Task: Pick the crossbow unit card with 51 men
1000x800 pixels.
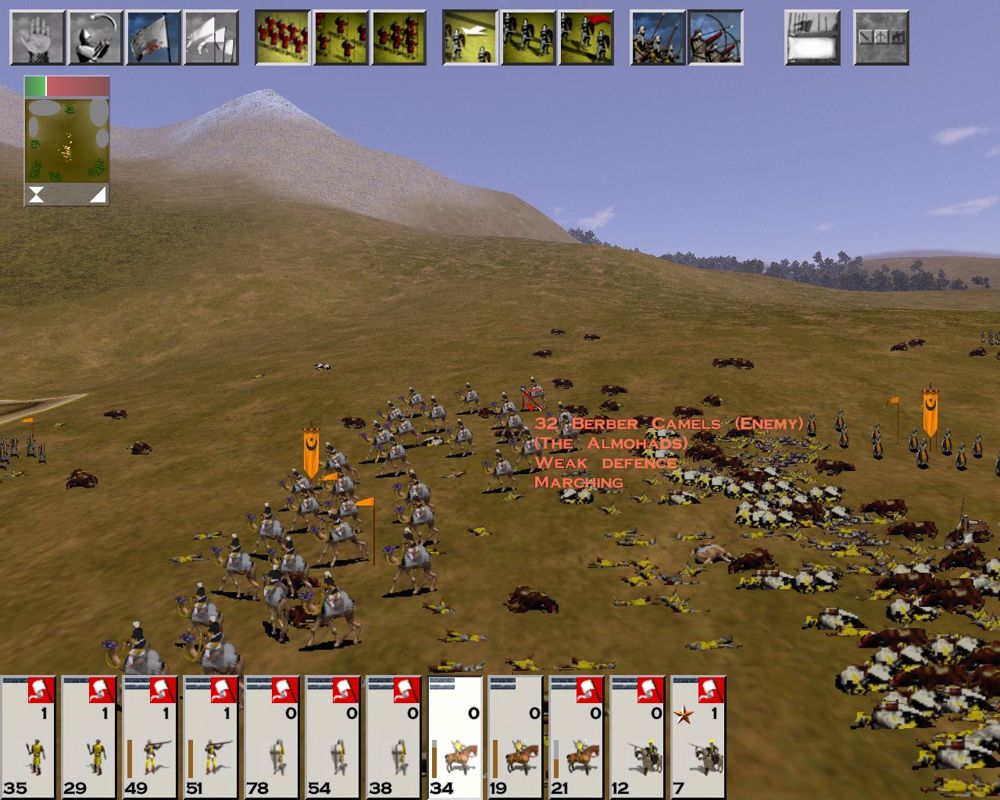Action: pyautogui.click(x=211, y=737)
